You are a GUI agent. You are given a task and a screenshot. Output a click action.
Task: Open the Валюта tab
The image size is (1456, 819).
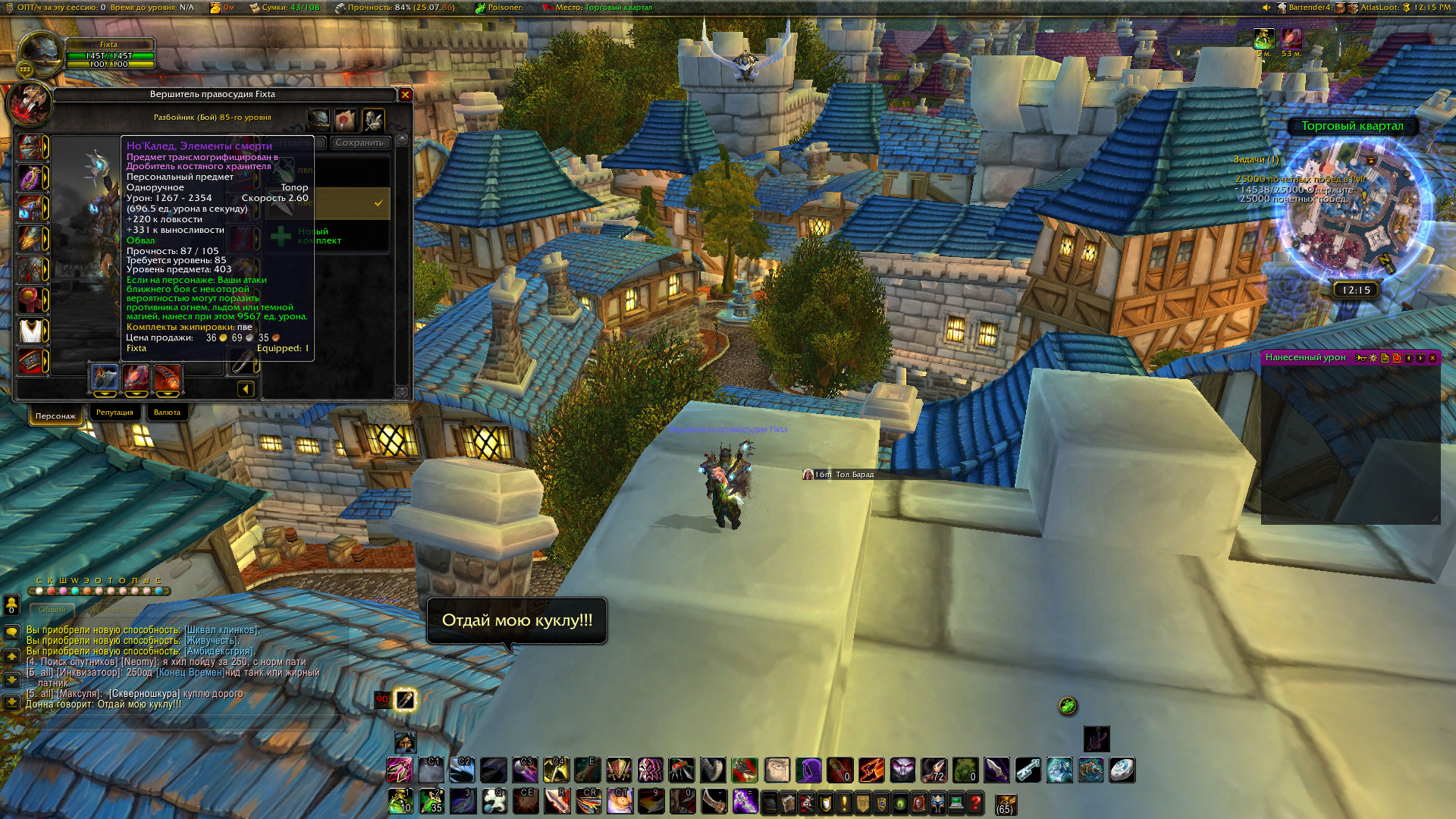click(167, 413)
